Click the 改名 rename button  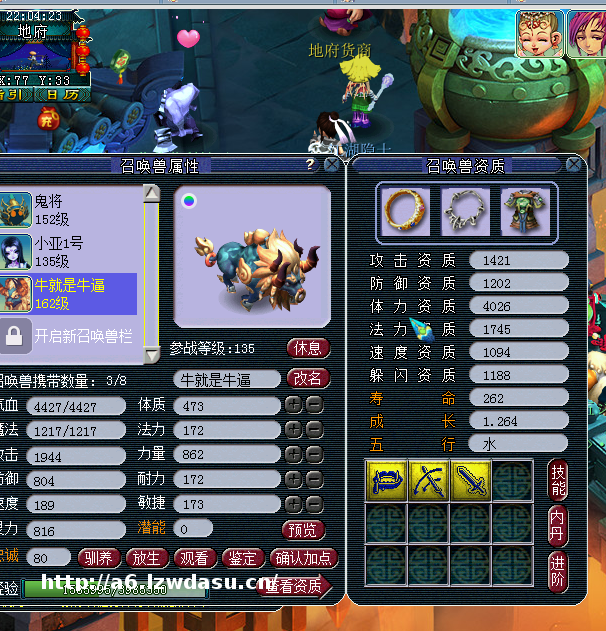tap(308, 378)
